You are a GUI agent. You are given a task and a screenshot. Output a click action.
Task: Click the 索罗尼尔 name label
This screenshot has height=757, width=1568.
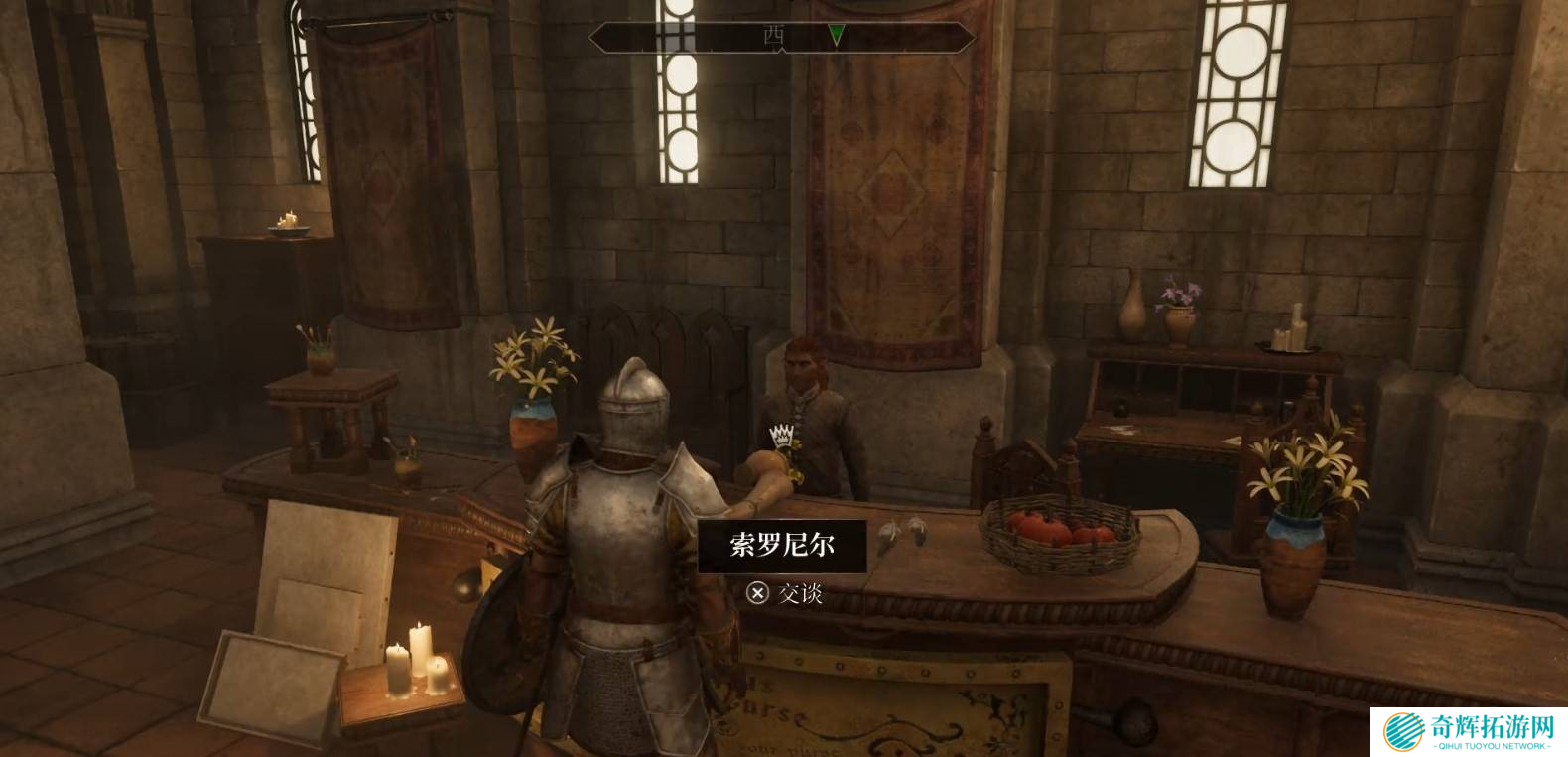tap(782, 545)
